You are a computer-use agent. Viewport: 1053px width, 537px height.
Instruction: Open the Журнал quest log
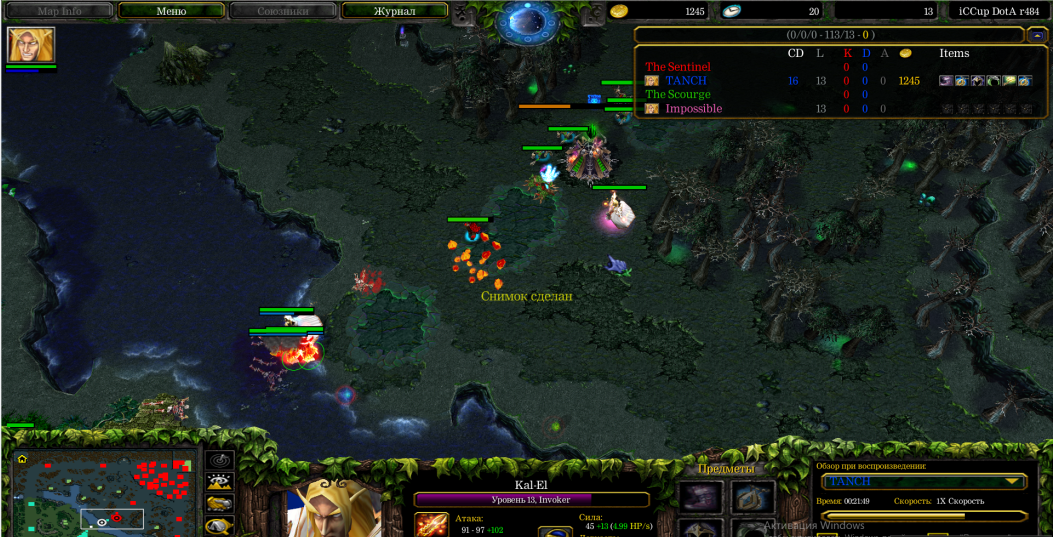(x=394, y=11)
